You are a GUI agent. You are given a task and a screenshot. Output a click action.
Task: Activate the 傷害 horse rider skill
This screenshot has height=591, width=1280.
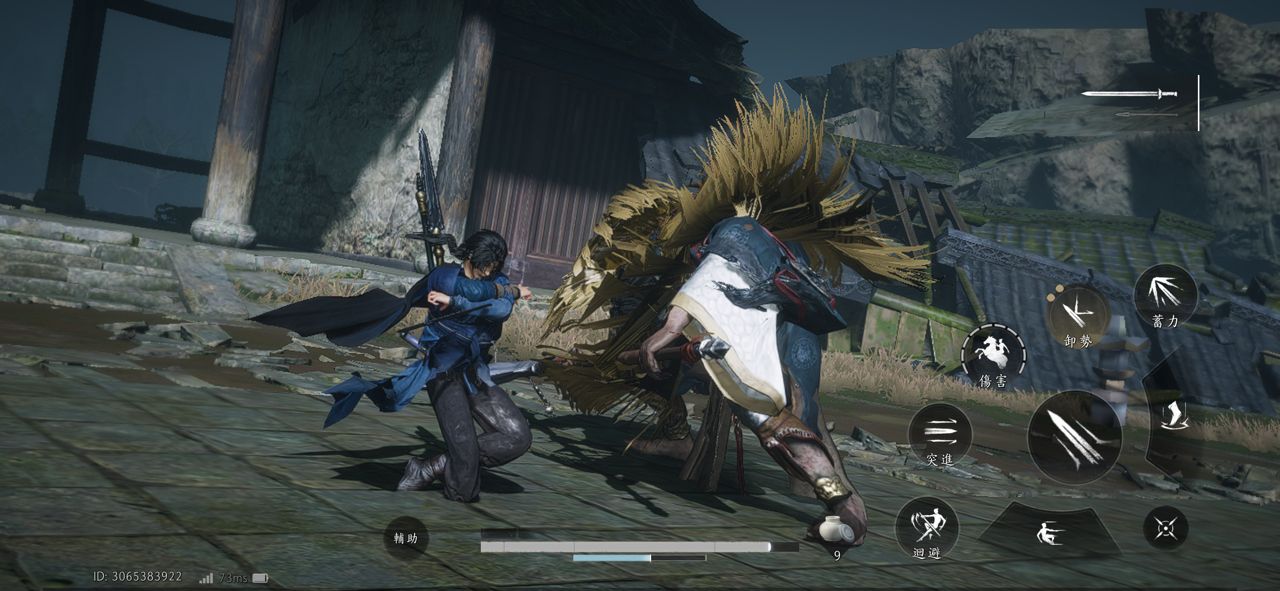[x=993, y=355]
